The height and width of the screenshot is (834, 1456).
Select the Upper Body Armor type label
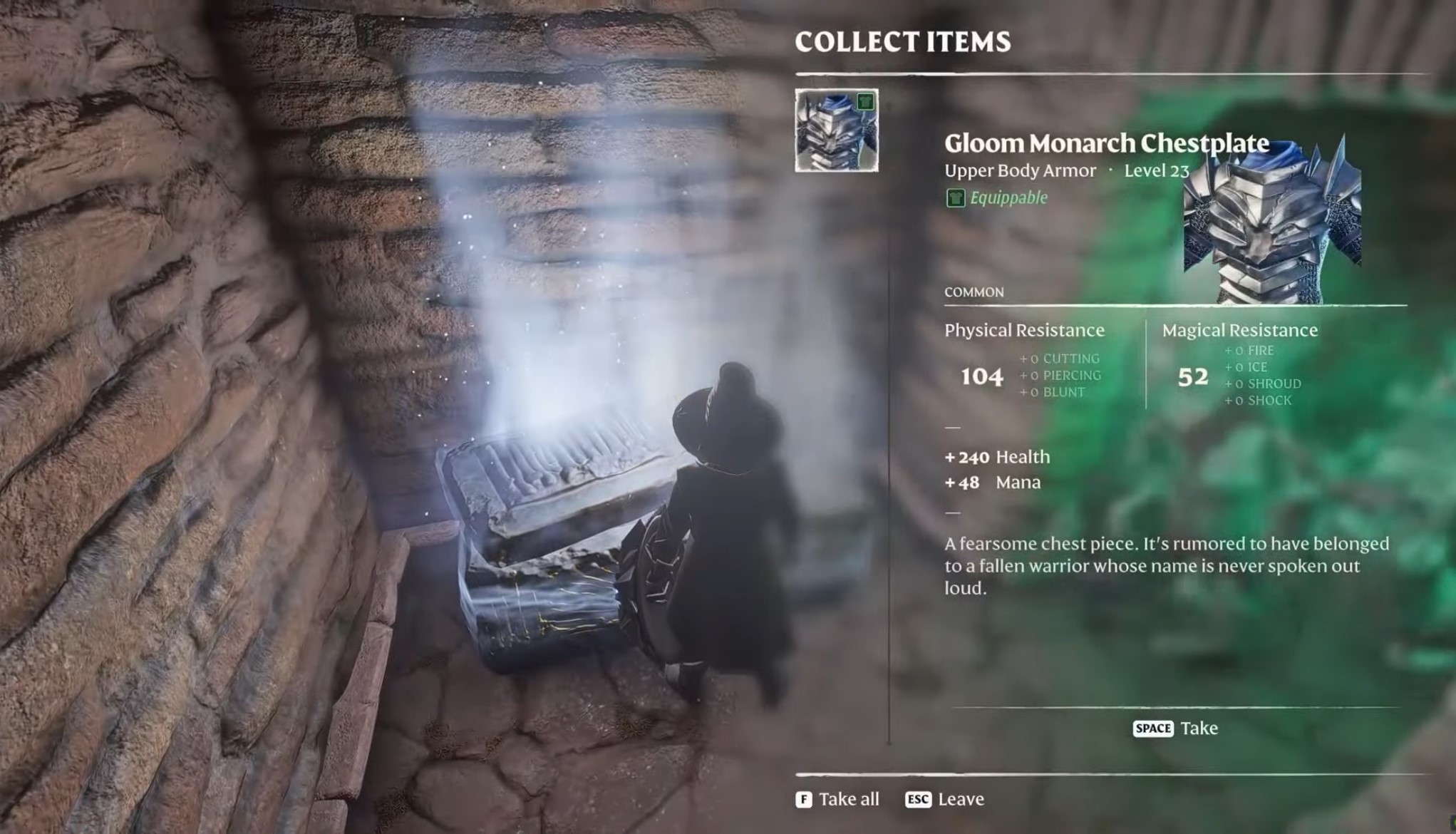(1019, 170)
